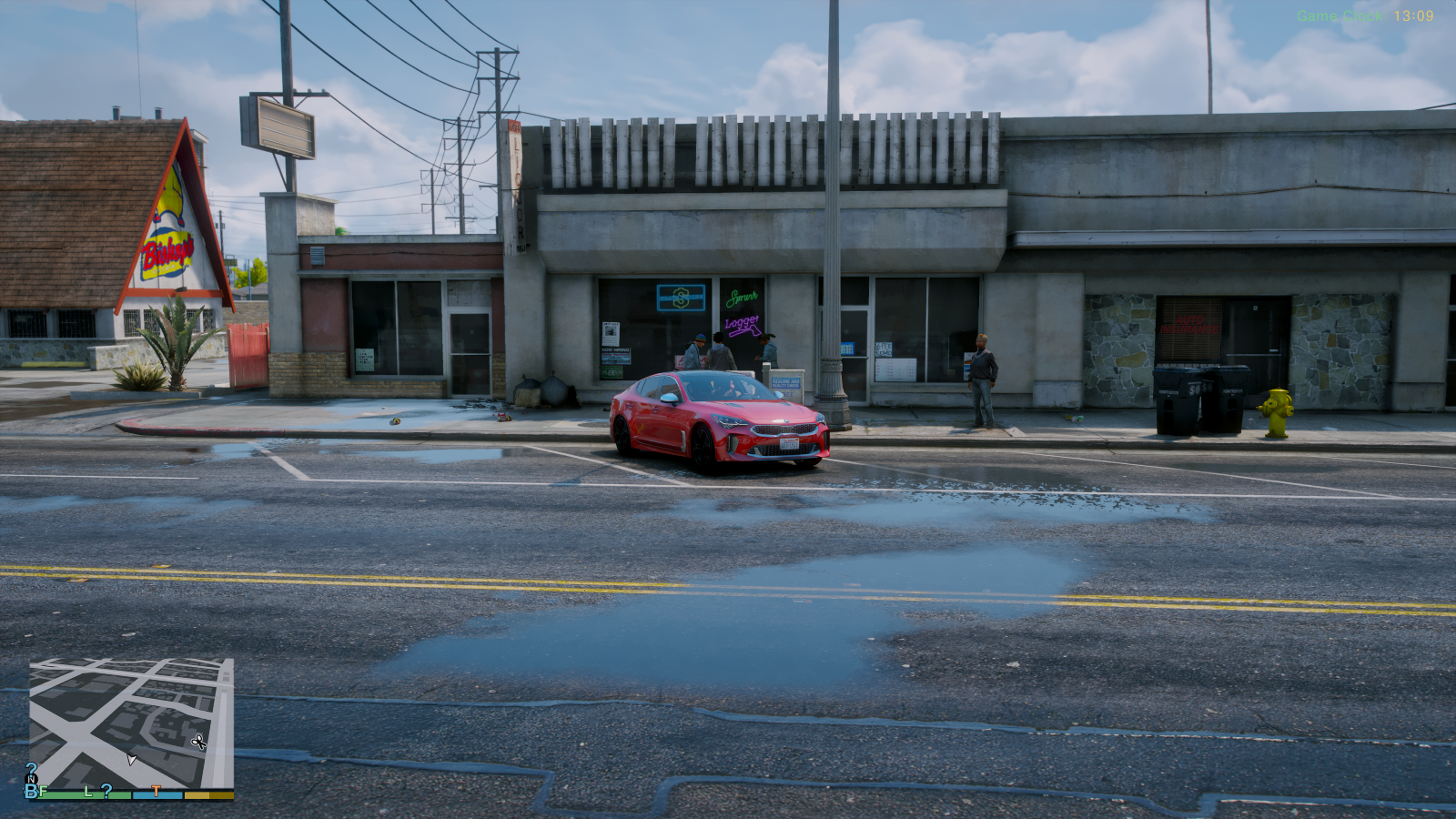Image resolution: width=1456 pixels, height=819 pixels.
Task: Select the white player arrow on minimap
Action: click(x=131, y=760)
